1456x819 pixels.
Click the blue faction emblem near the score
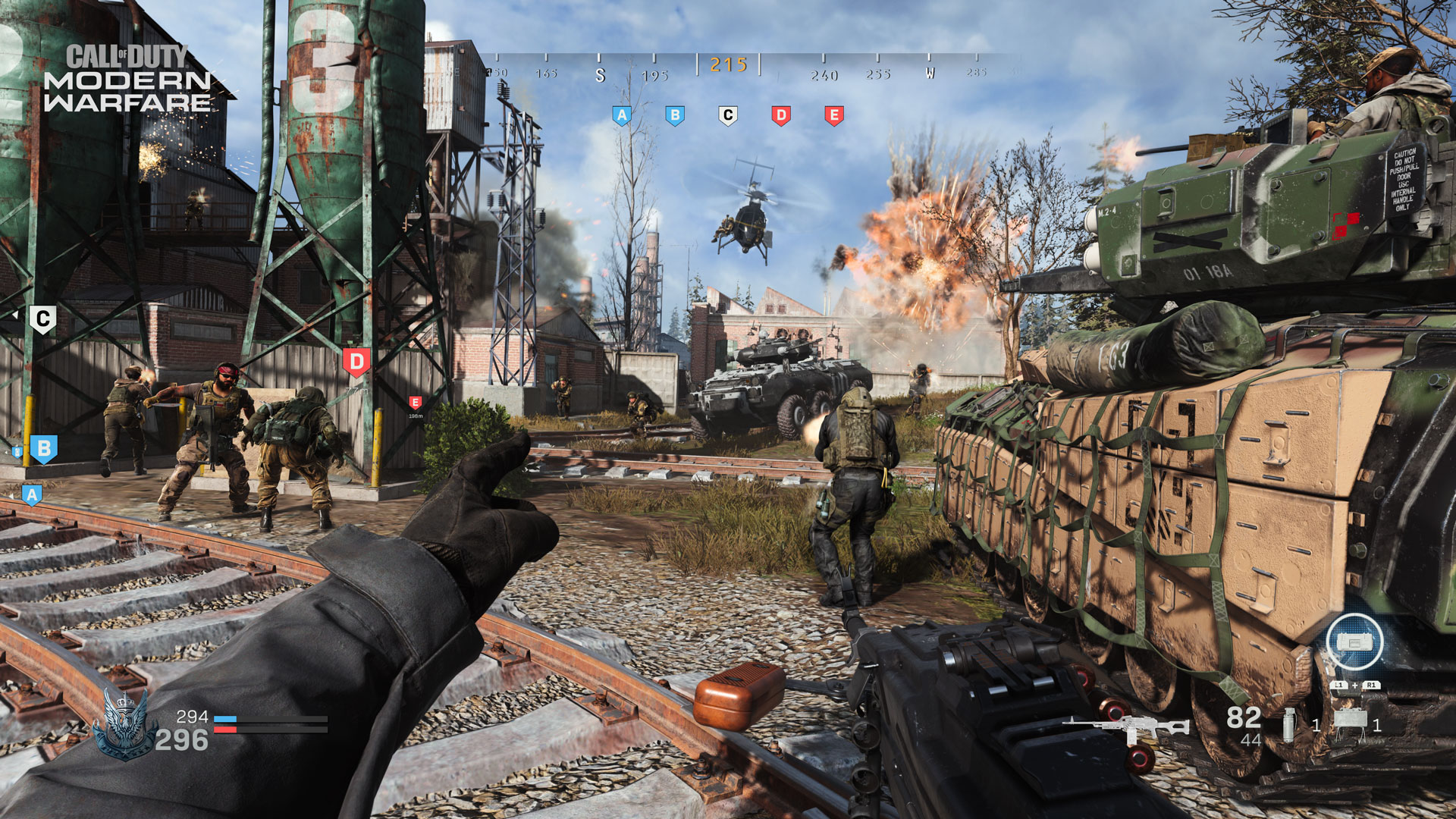click(124, 726)
